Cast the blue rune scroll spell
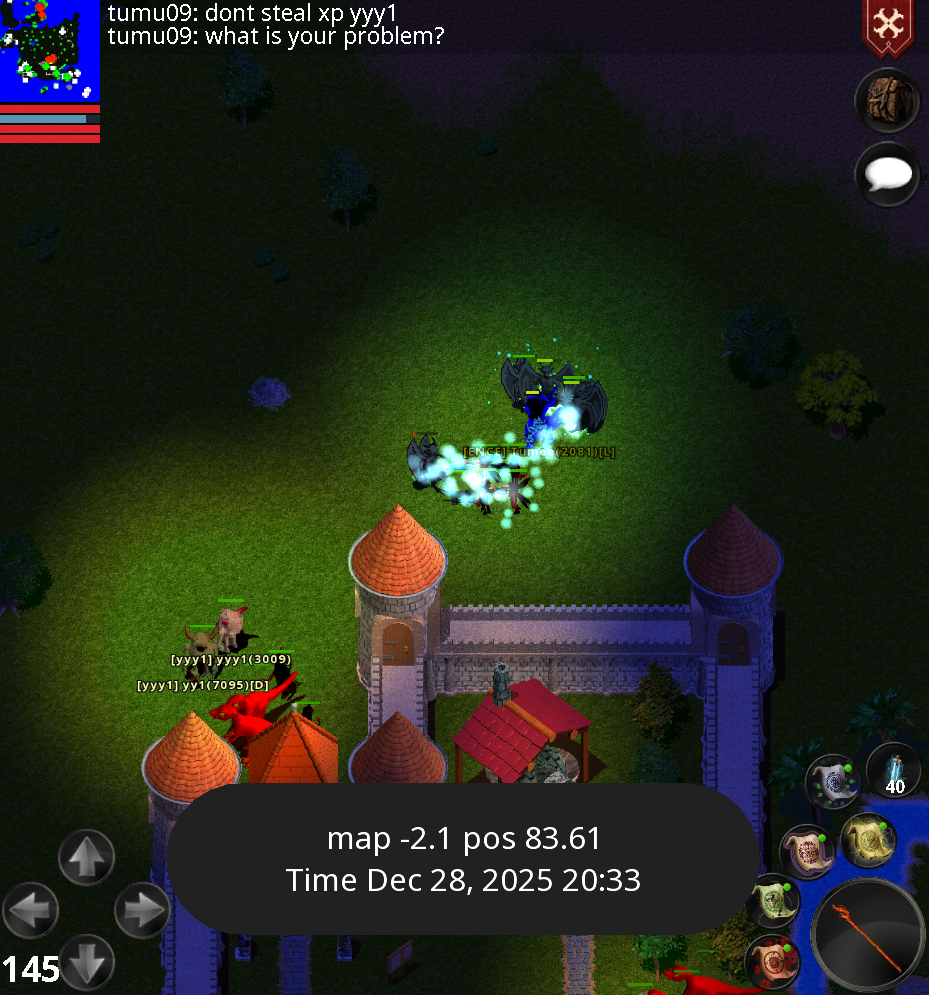The height and width of the screenshot is (995, 929). pos(832,782)
